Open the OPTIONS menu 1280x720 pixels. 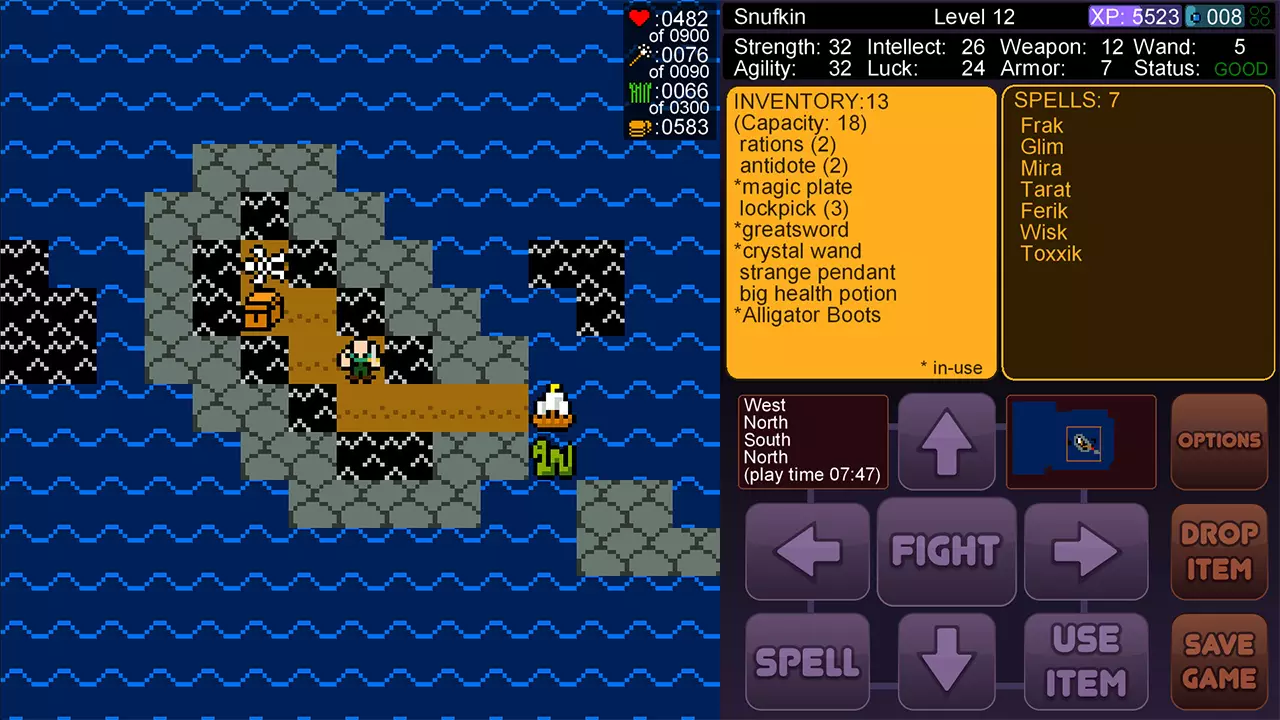1219,441
